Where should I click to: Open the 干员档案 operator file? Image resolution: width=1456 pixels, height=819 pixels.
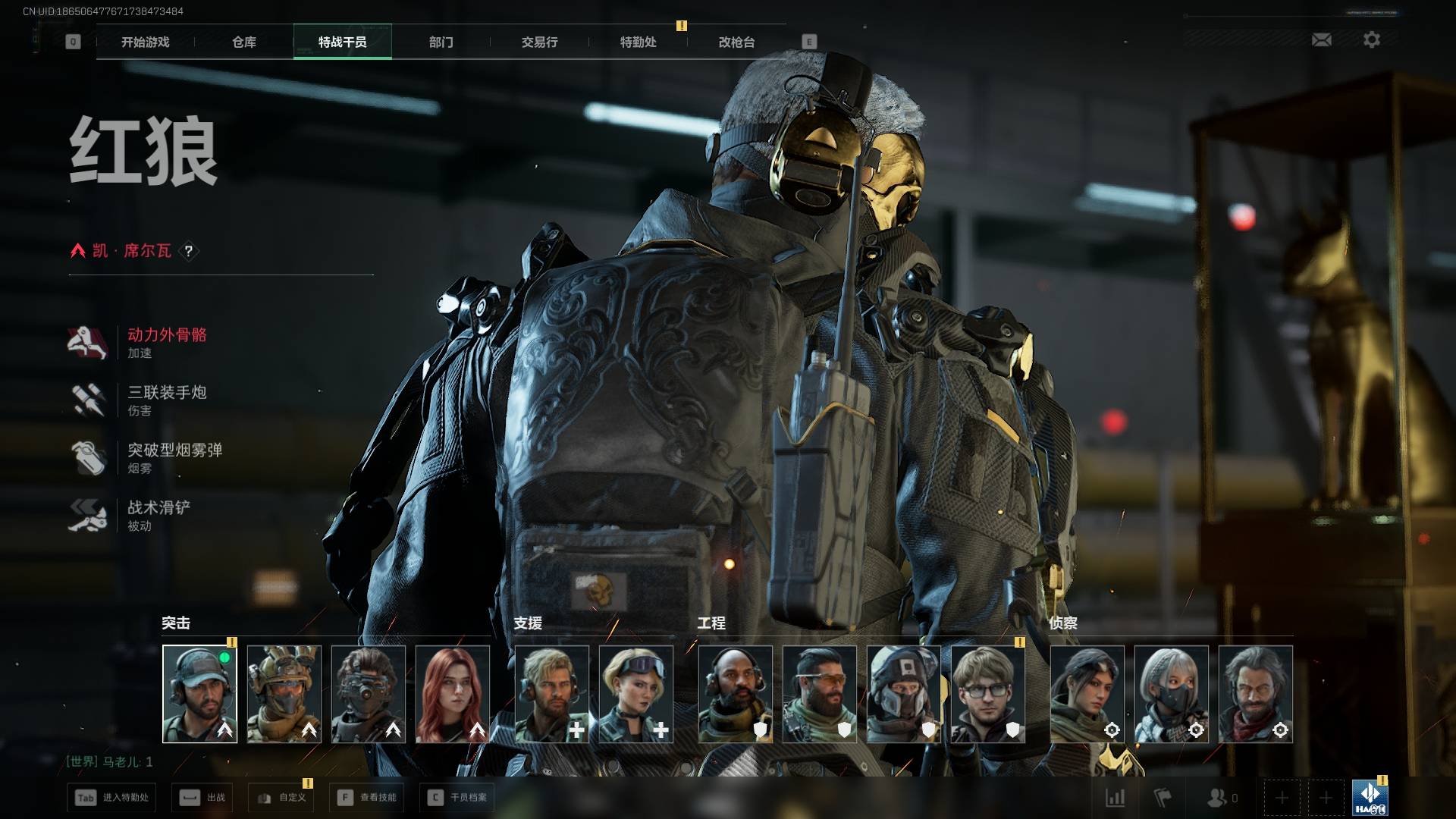[457, 798]
